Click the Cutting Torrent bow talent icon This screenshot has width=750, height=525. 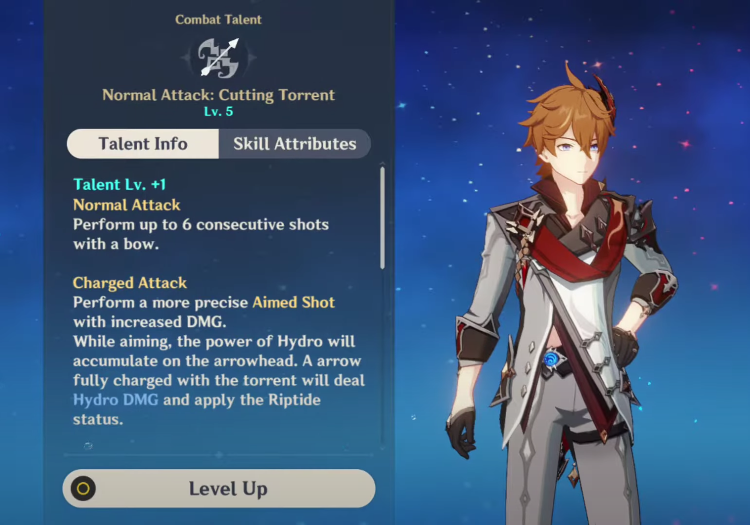coord(219,58)
